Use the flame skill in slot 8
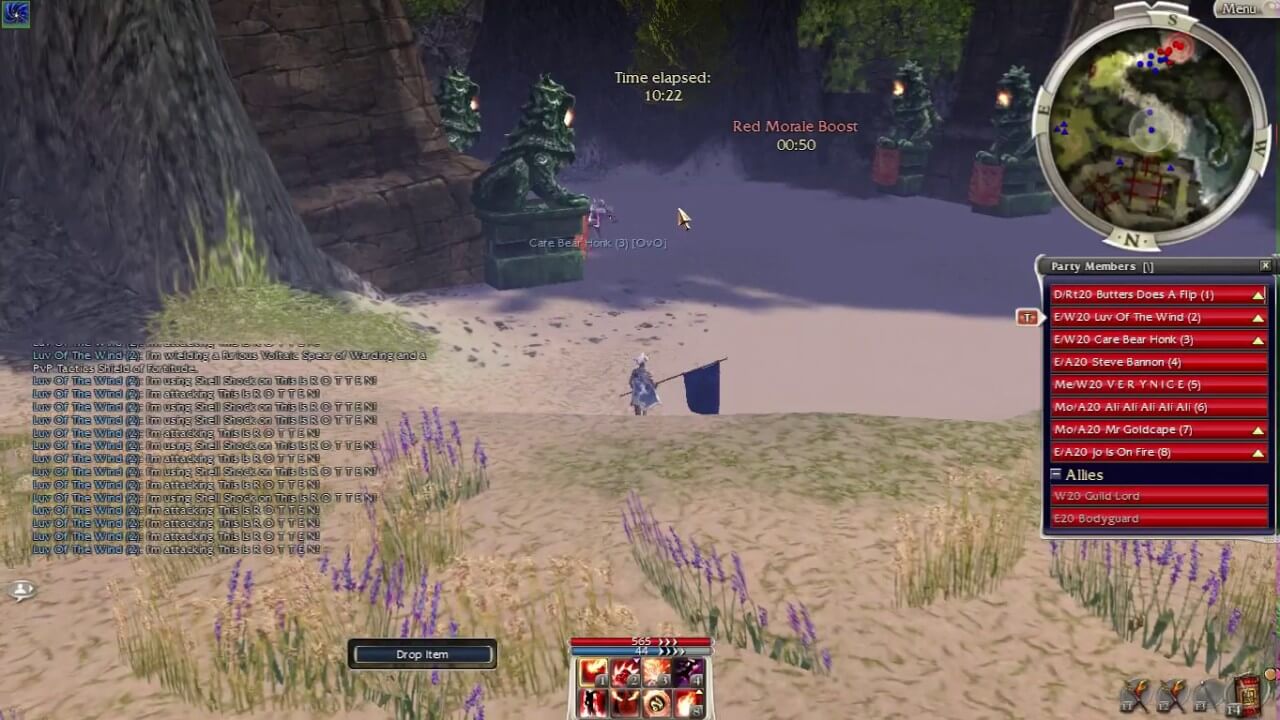The image size is (1280, 720). 687,703
